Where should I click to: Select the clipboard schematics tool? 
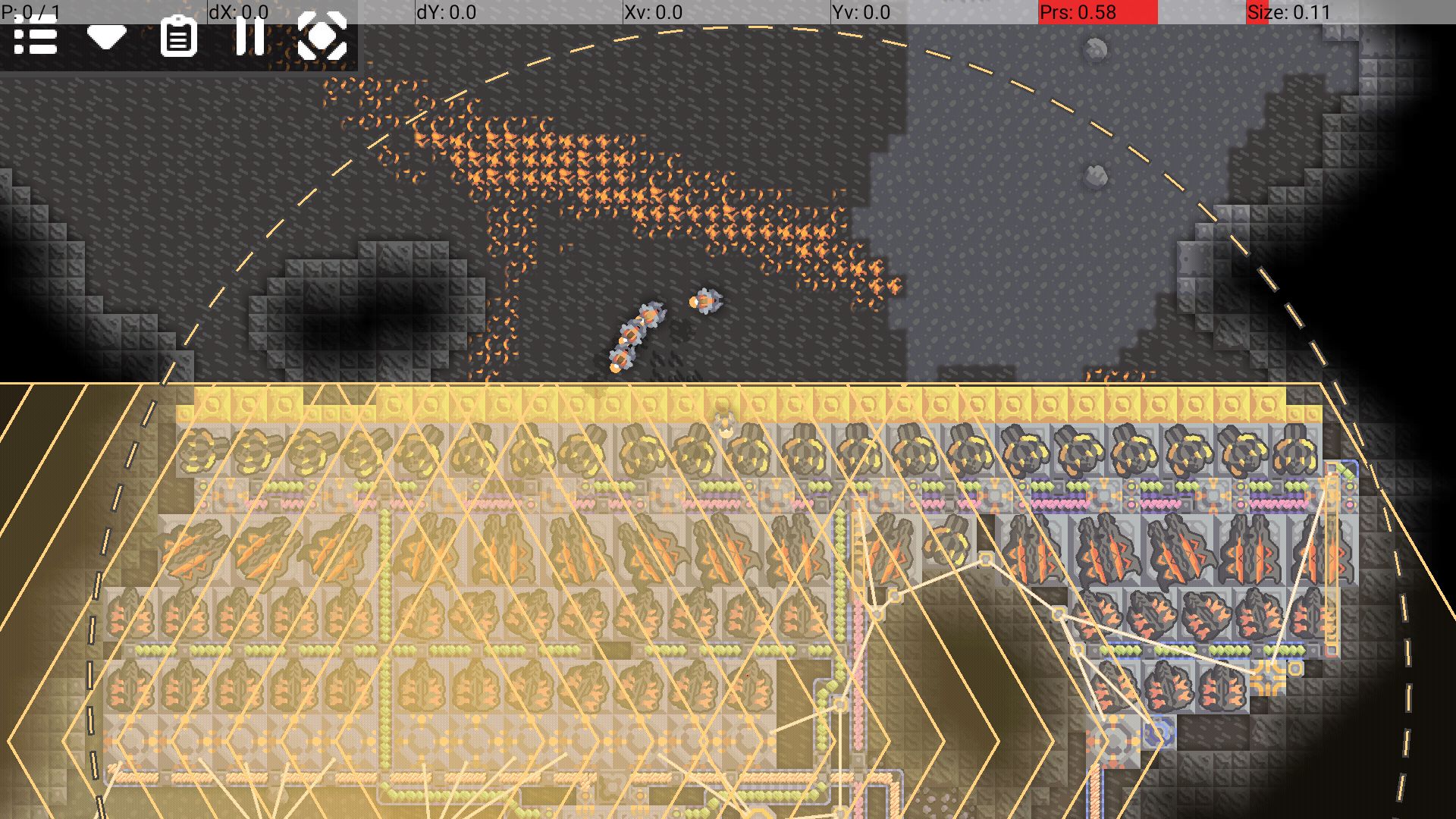pos(180,37)
